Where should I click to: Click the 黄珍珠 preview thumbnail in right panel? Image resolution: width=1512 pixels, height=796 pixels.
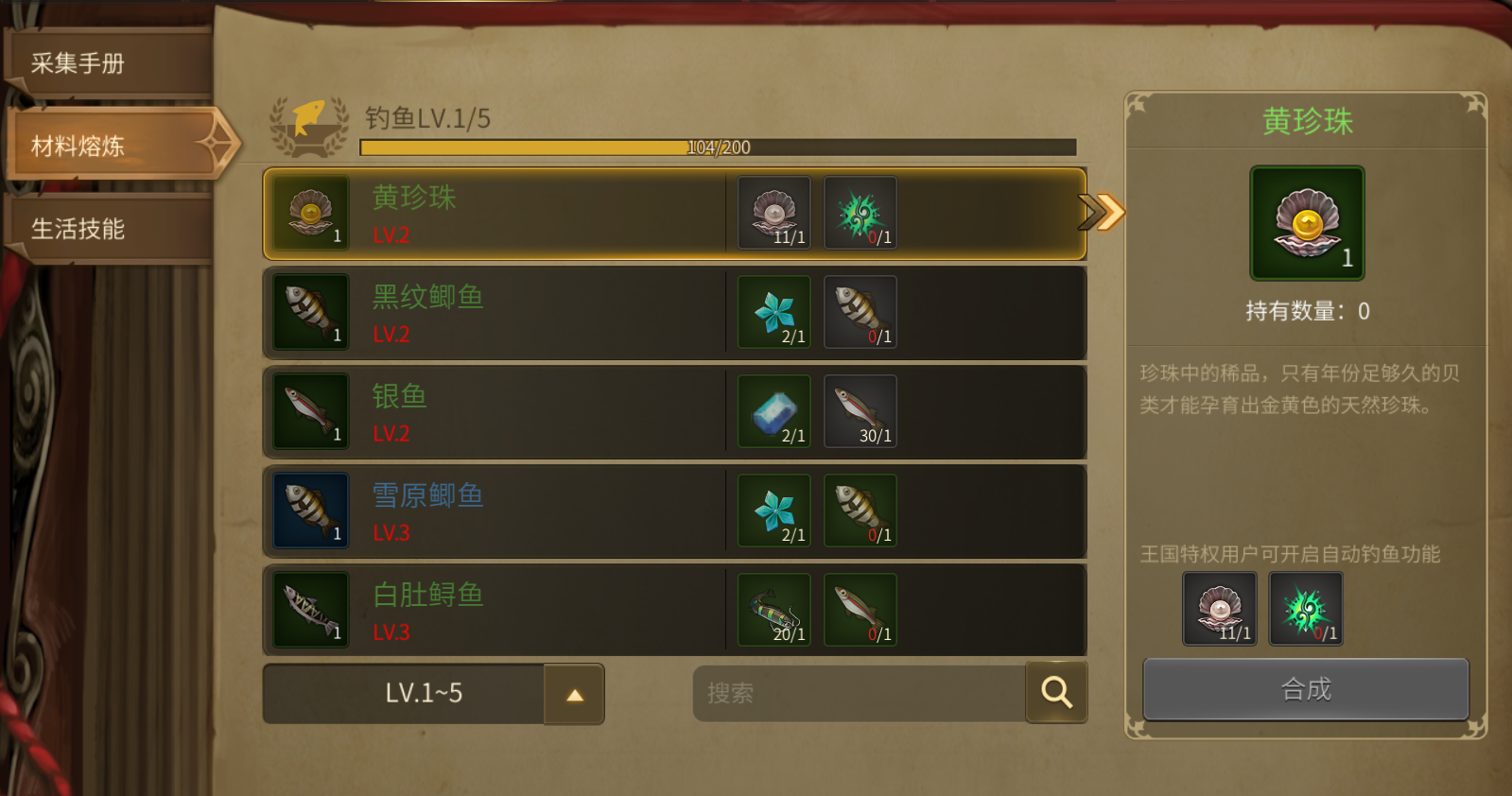(x=1307, y=222)
